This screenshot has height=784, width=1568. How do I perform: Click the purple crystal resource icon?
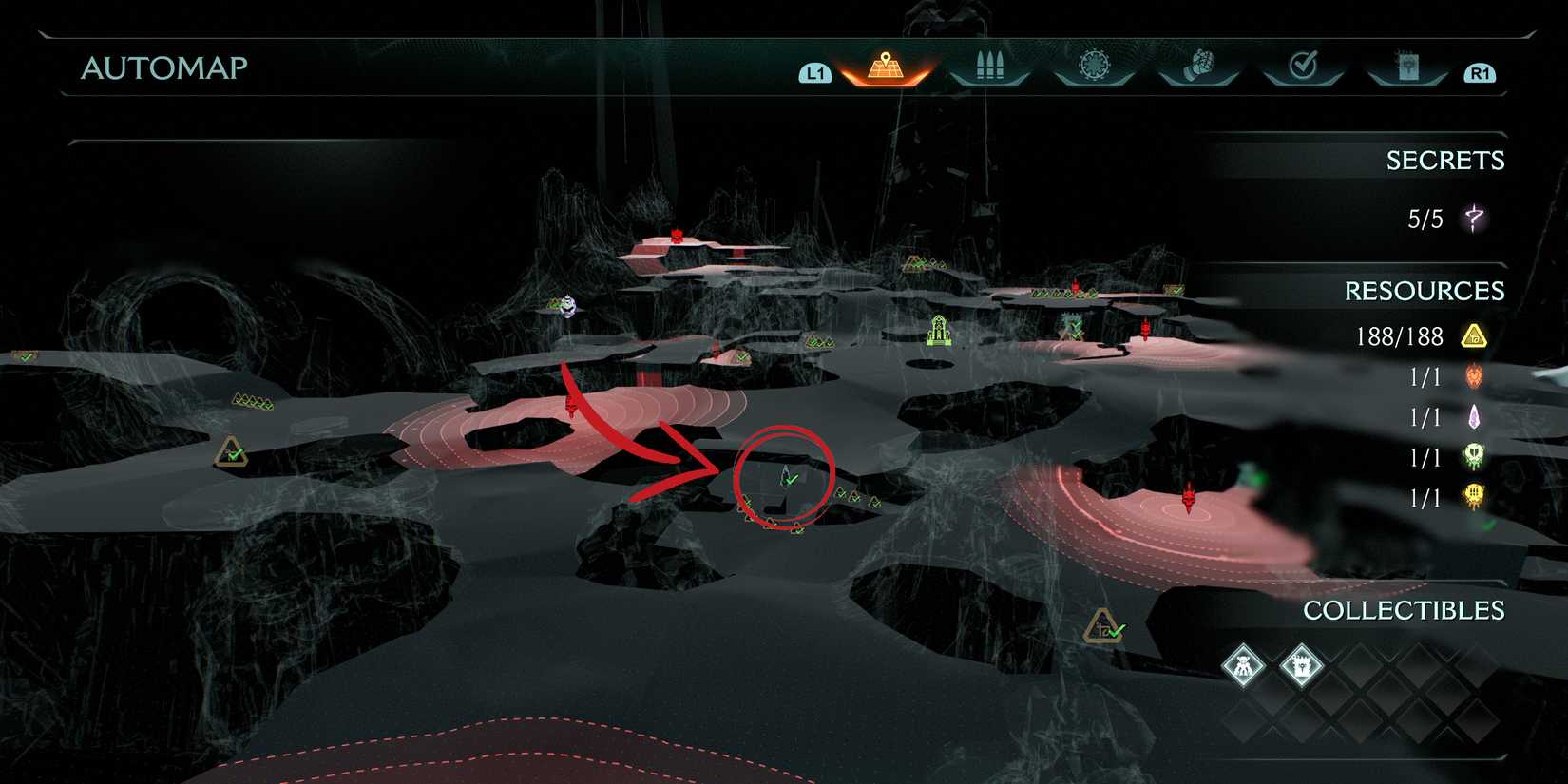(1474, 416)
